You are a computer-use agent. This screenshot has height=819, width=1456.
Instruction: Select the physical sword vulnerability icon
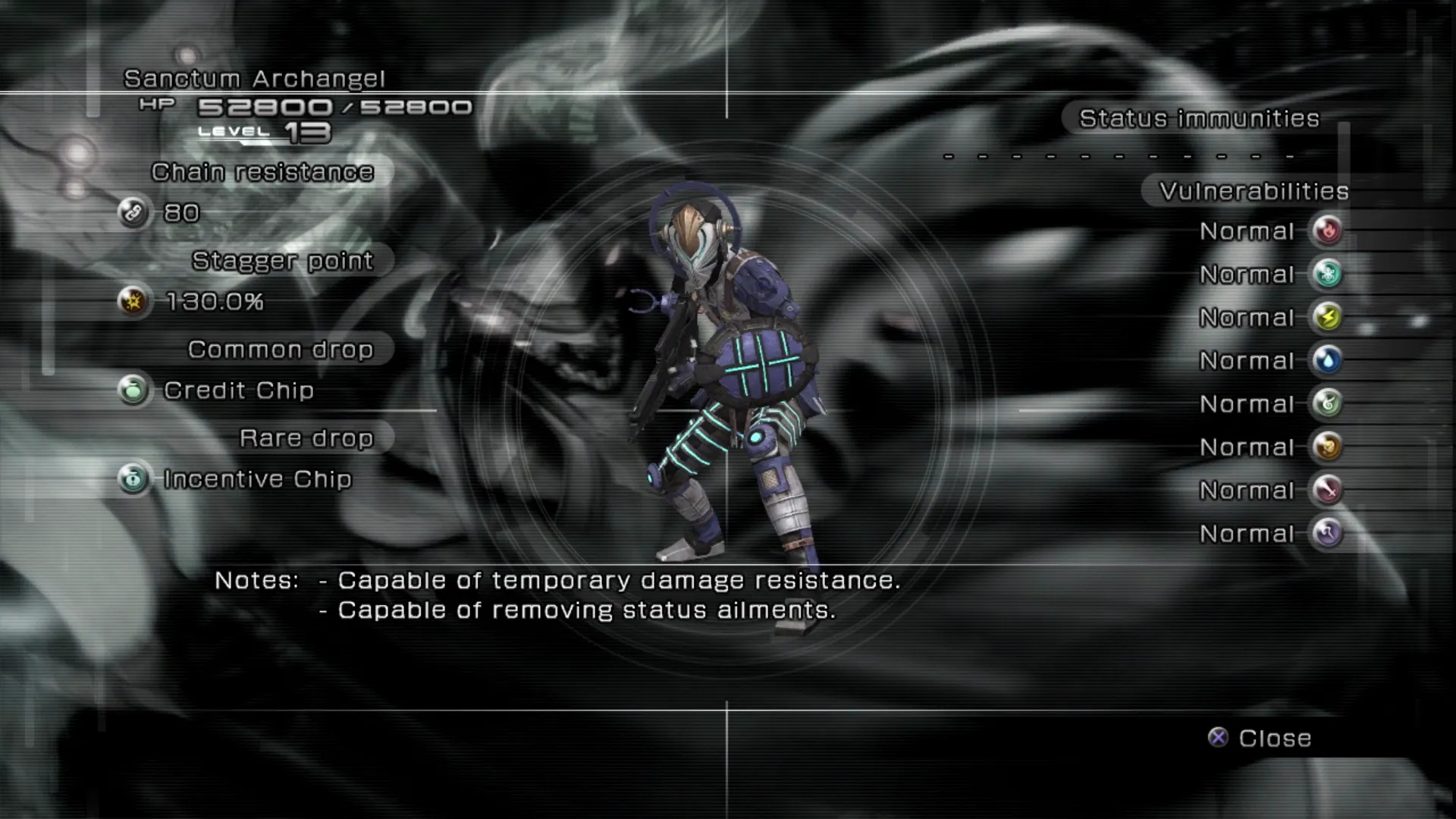pyautogui.click(x=1327, y=490)
